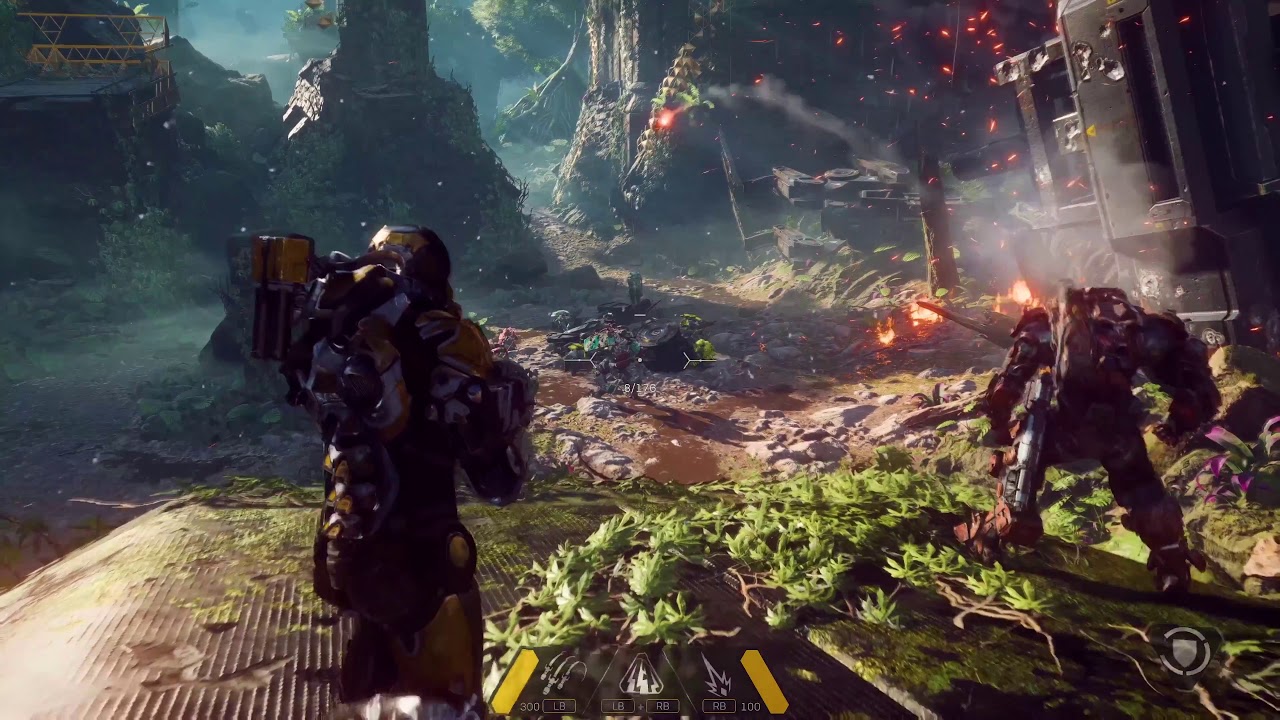Select the shield emblem icon
Viewport: 1280px width, 720px height.
1187,652
